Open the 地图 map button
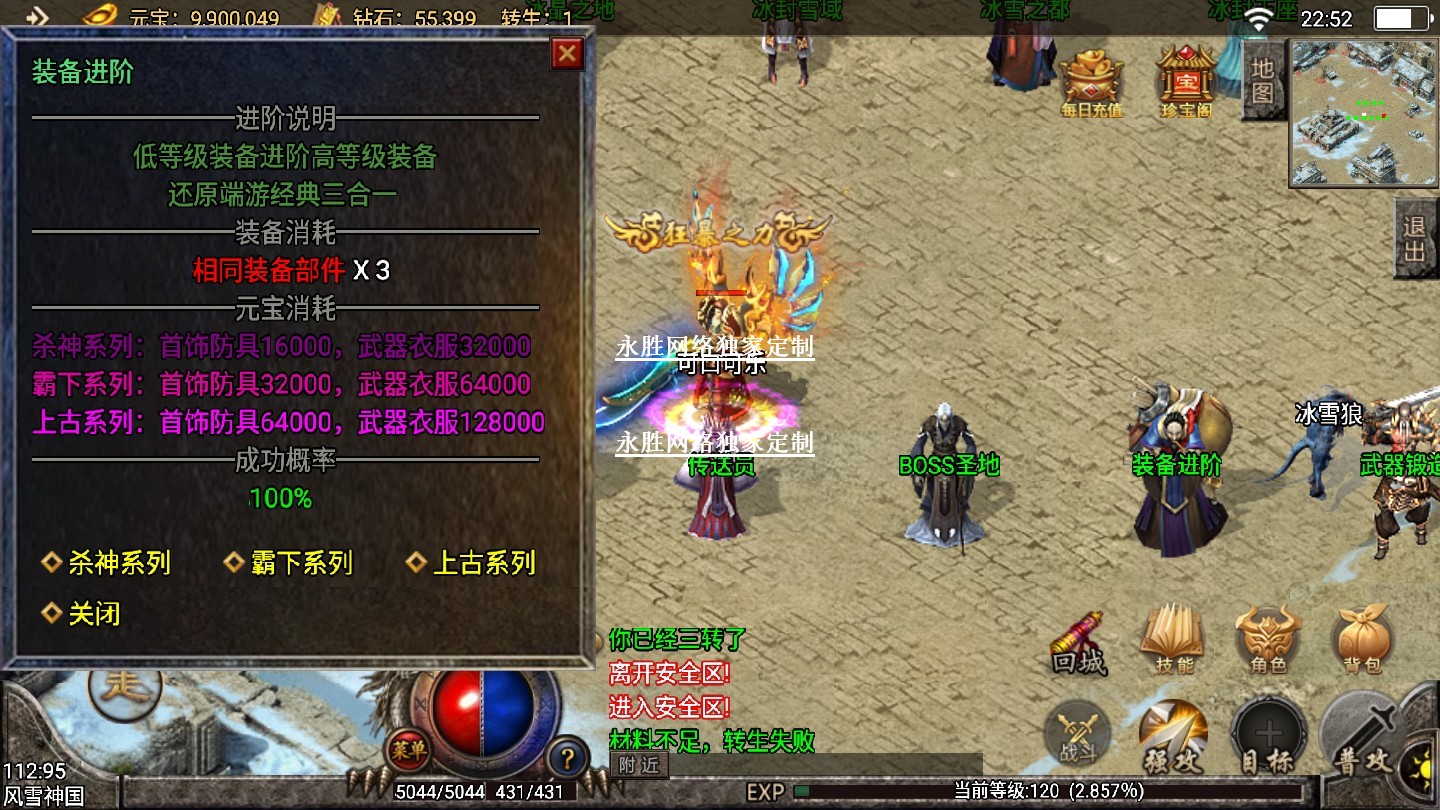The image size is (1440, 810). click(1262, 80)
